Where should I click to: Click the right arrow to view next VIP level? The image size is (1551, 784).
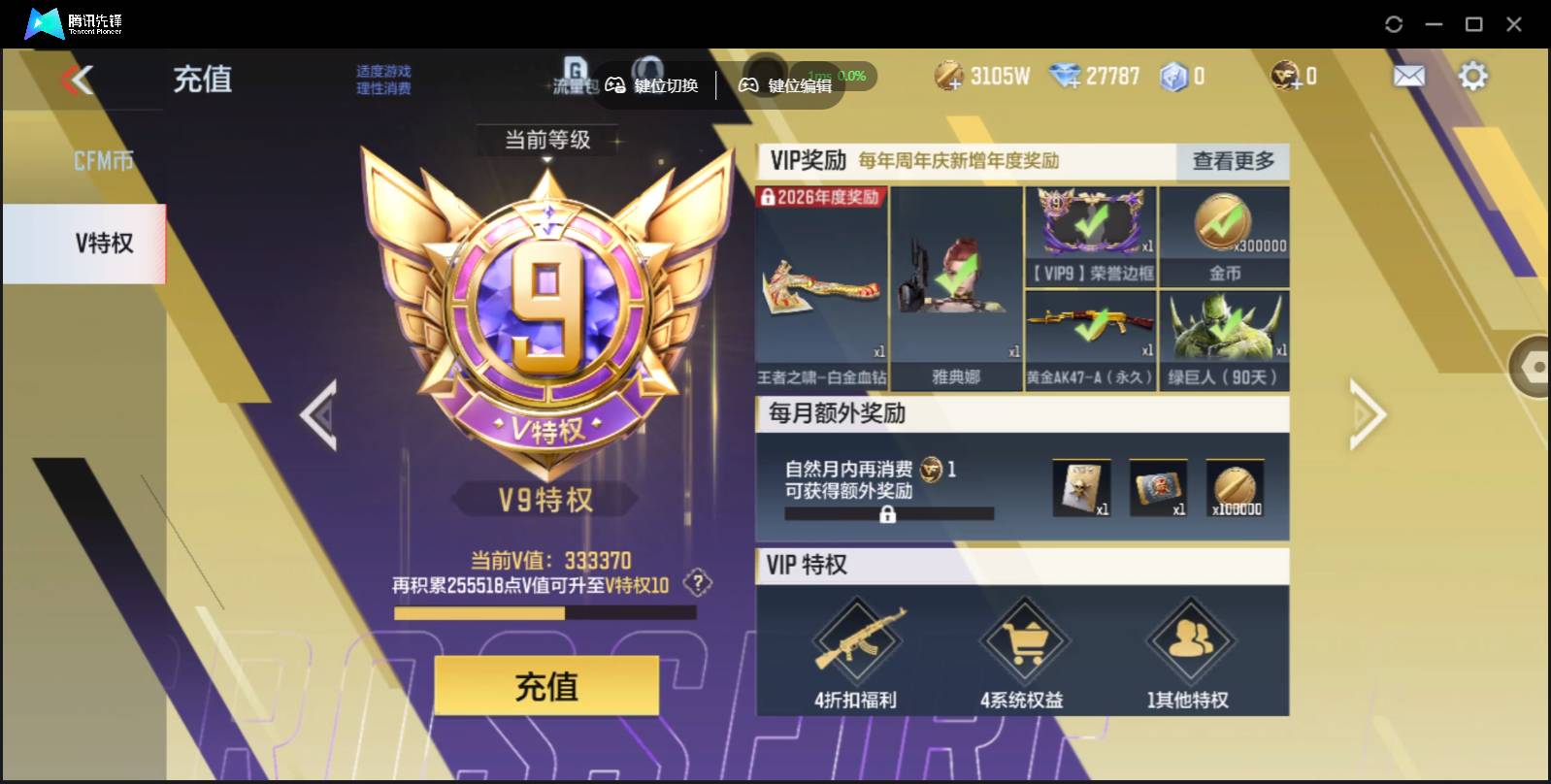[1366, 414]
